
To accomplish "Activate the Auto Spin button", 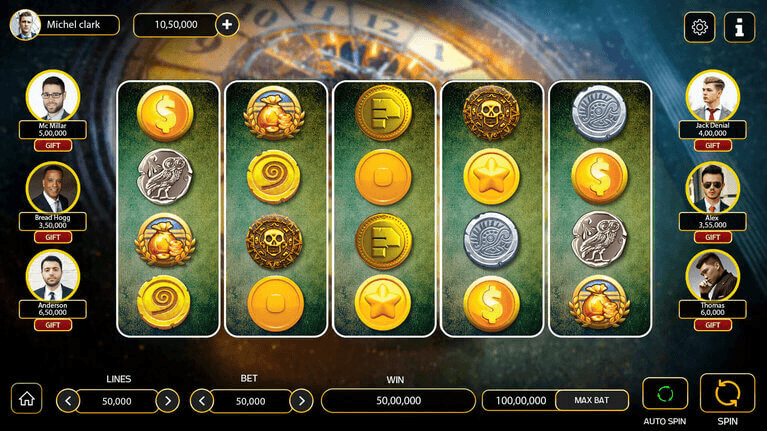I will pyautogui.click(x=665, y=393).
